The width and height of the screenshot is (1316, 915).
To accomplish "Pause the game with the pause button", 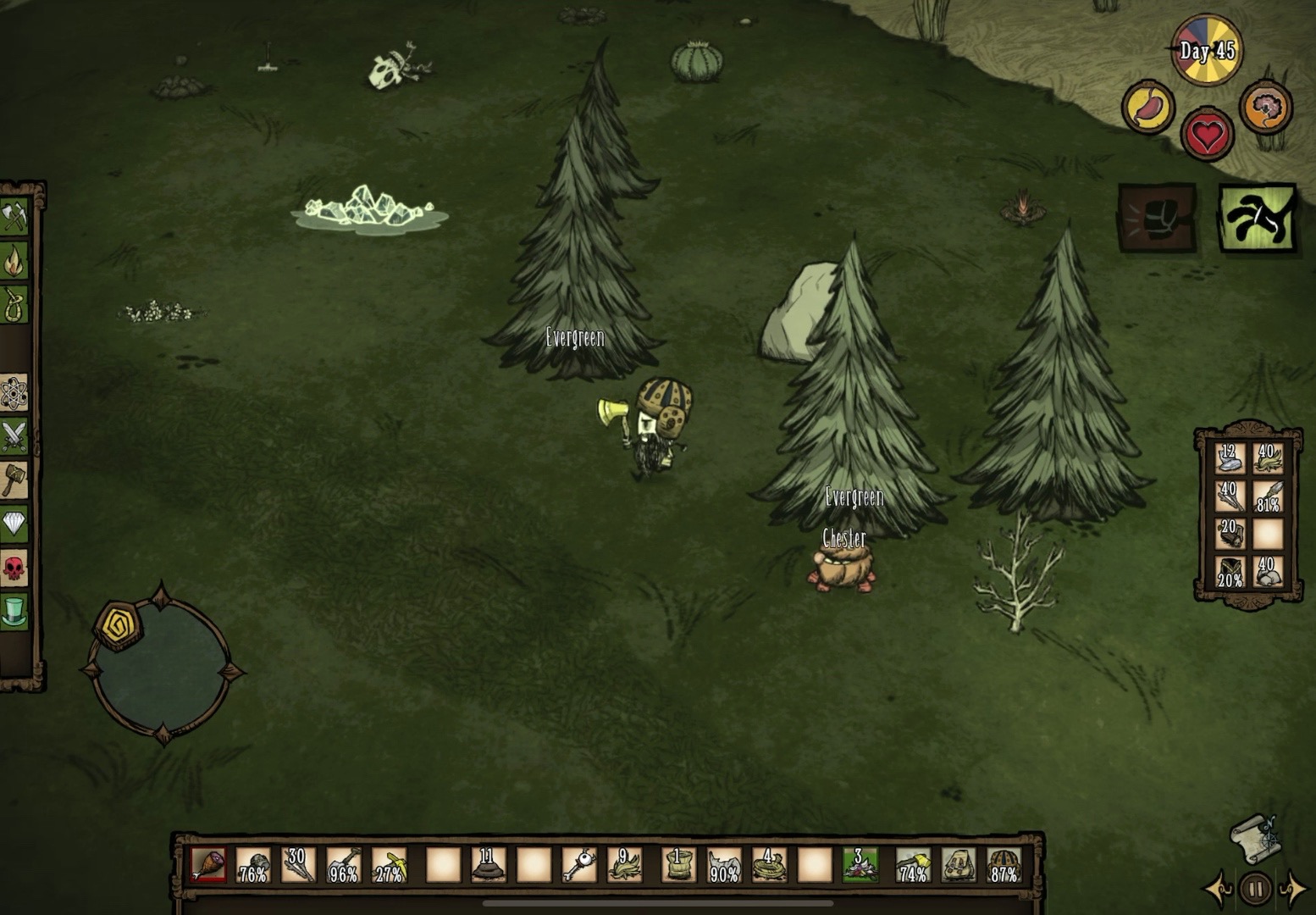I will pyautogui.click(x=1255, y=890).
